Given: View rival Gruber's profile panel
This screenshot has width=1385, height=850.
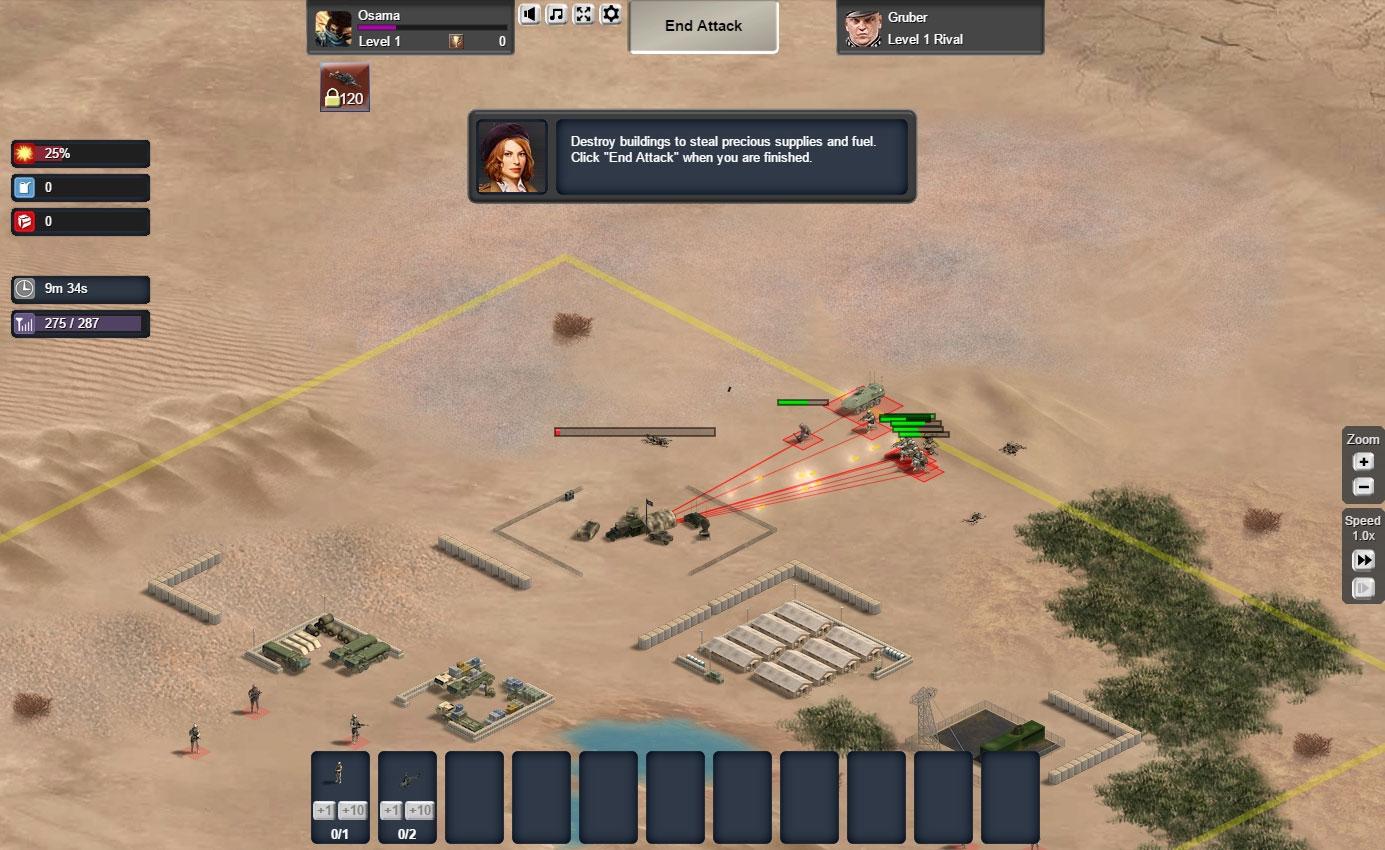Looking at the screenshot, I should (940, 27).
